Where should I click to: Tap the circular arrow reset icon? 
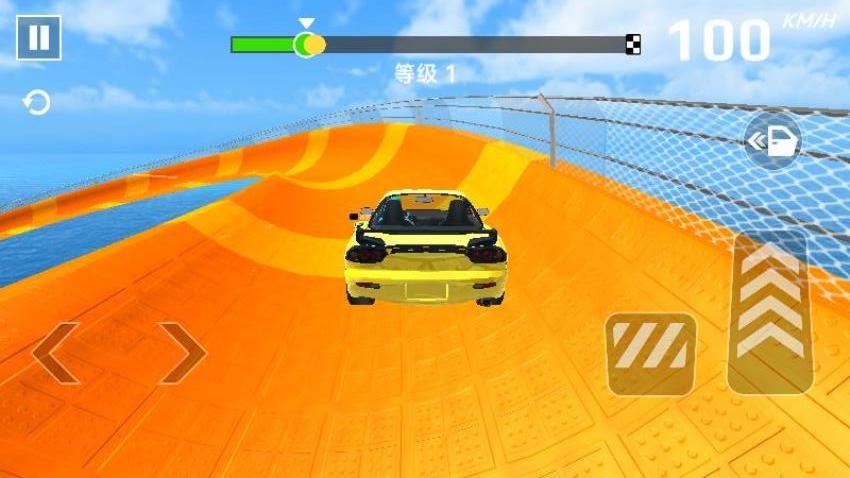pyautogui.click(x=37, y=103)
